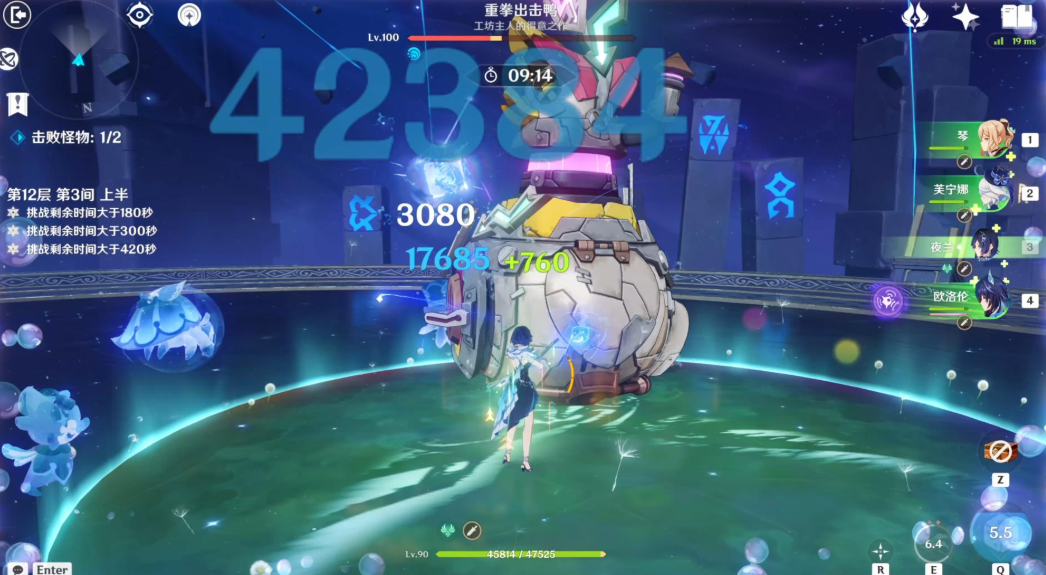Activate the elemental skill on cooldown 6.4
Screen dimensions: 1046x575
click(933, 543)
